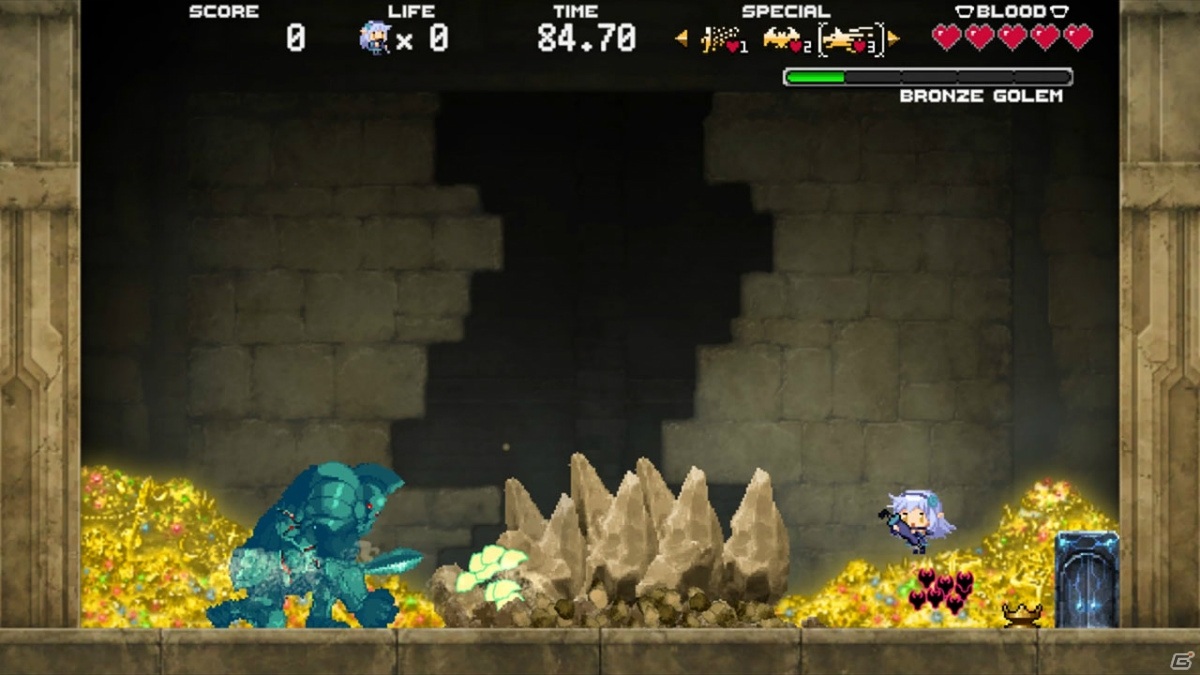The height and width of the screenshot is (675, 1200).
Task: Select the dashing wolf special costing three hearts
Action: [x=850, y=40]
